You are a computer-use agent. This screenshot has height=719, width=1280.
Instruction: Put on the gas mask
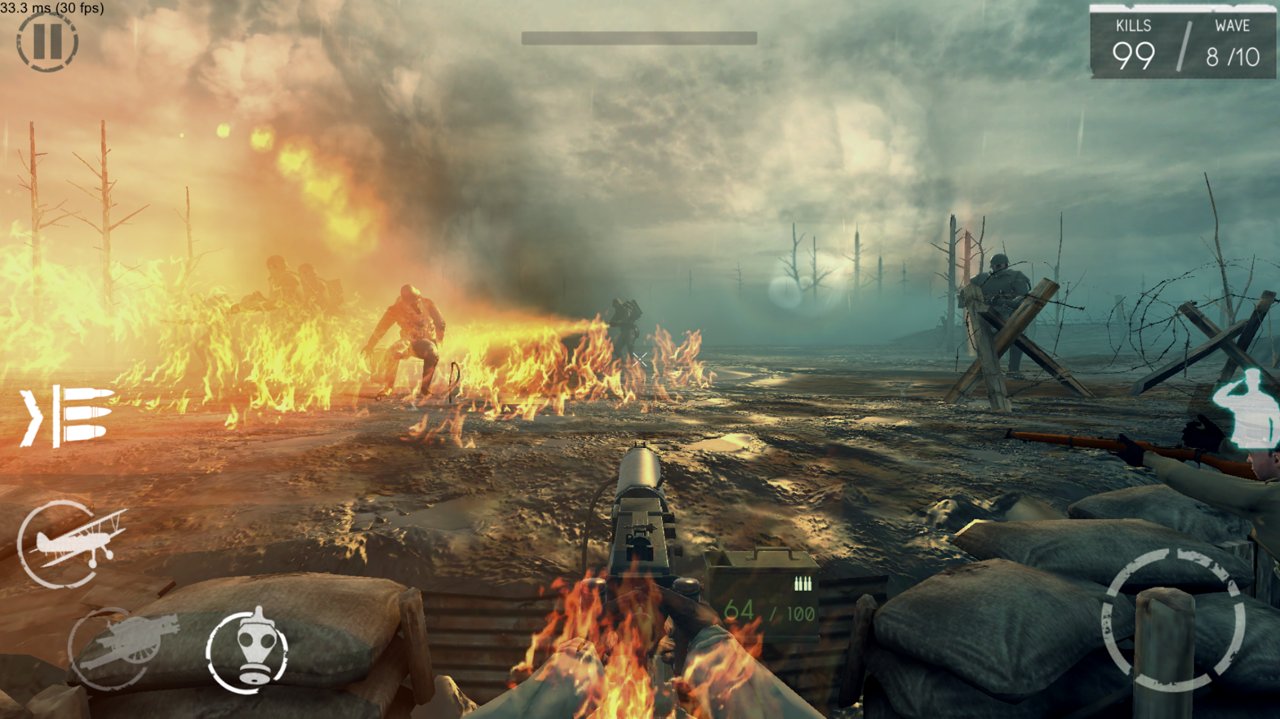247,650
